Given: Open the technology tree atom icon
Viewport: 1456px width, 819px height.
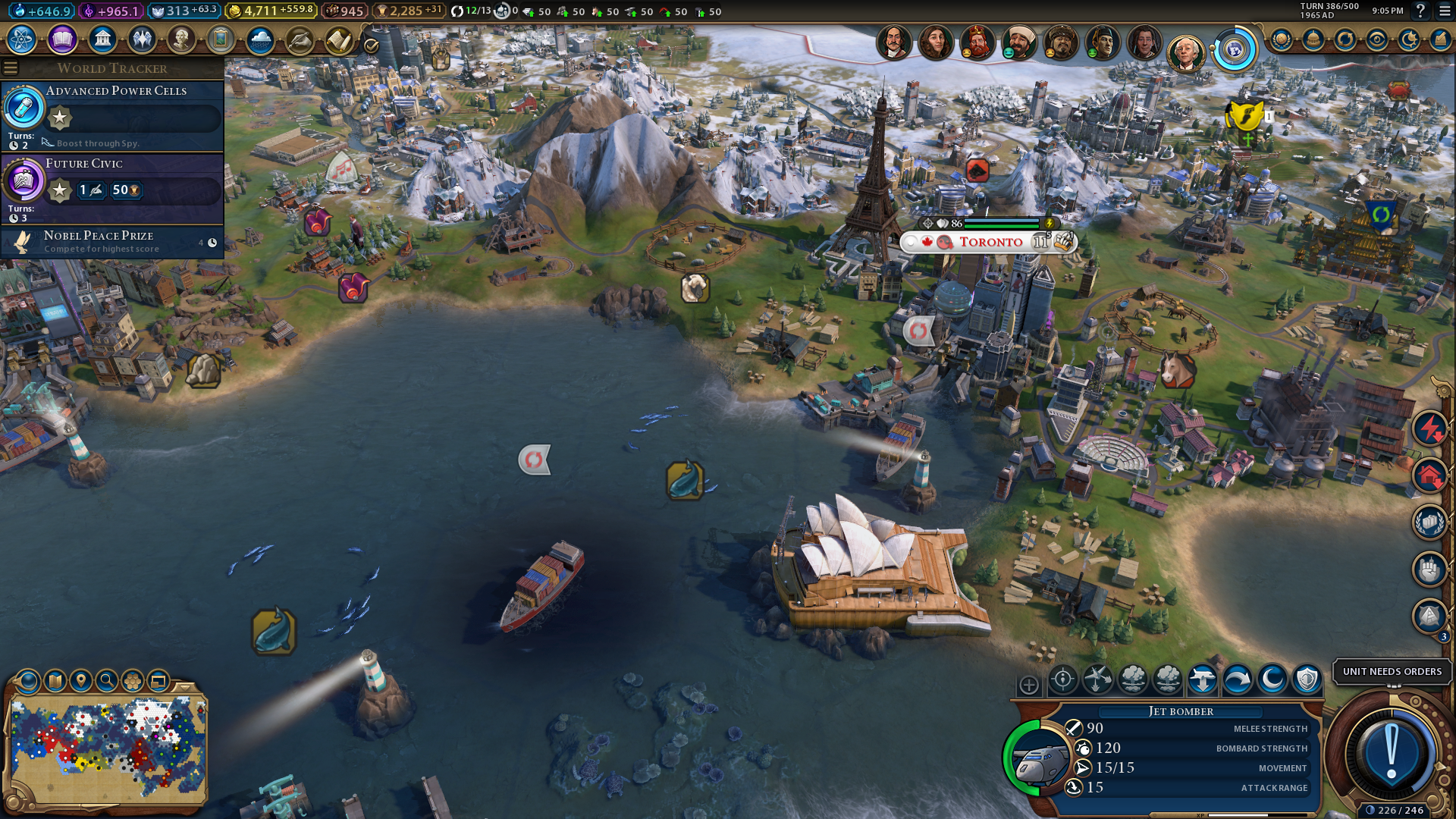Looking at the screenshot, I should [x=22, y=39].
